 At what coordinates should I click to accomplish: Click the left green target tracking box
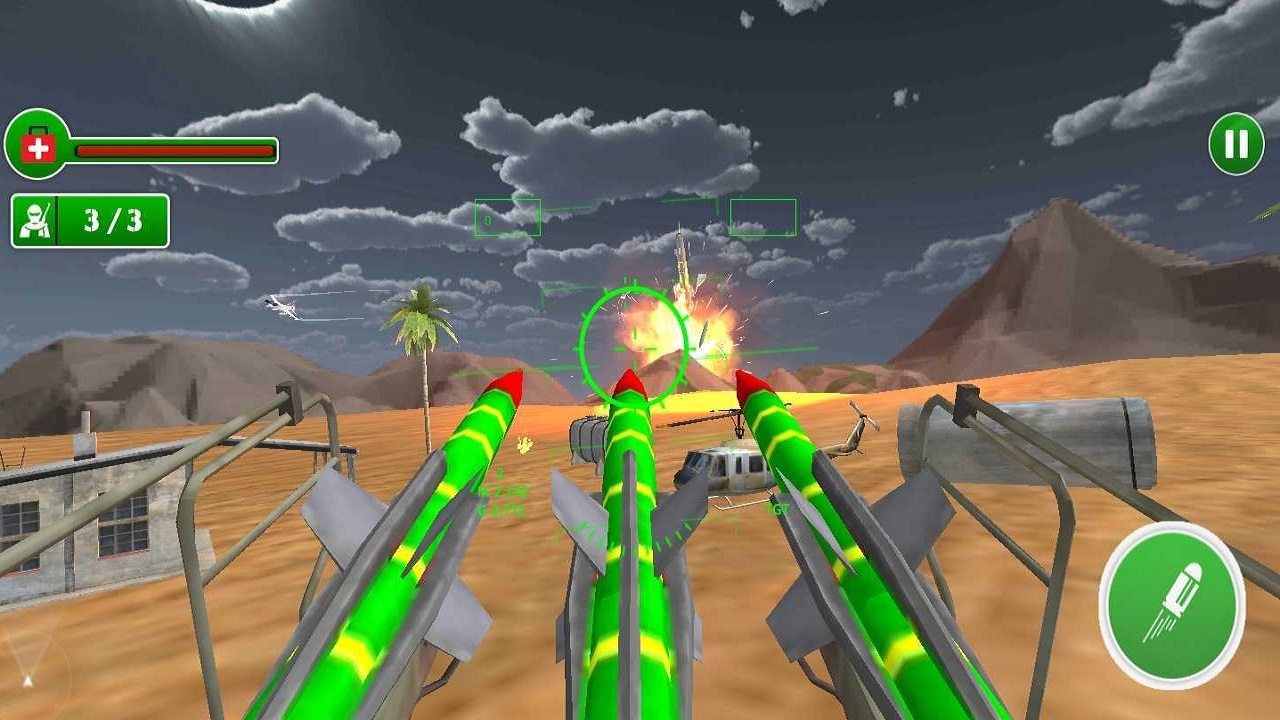click(510, 217)
